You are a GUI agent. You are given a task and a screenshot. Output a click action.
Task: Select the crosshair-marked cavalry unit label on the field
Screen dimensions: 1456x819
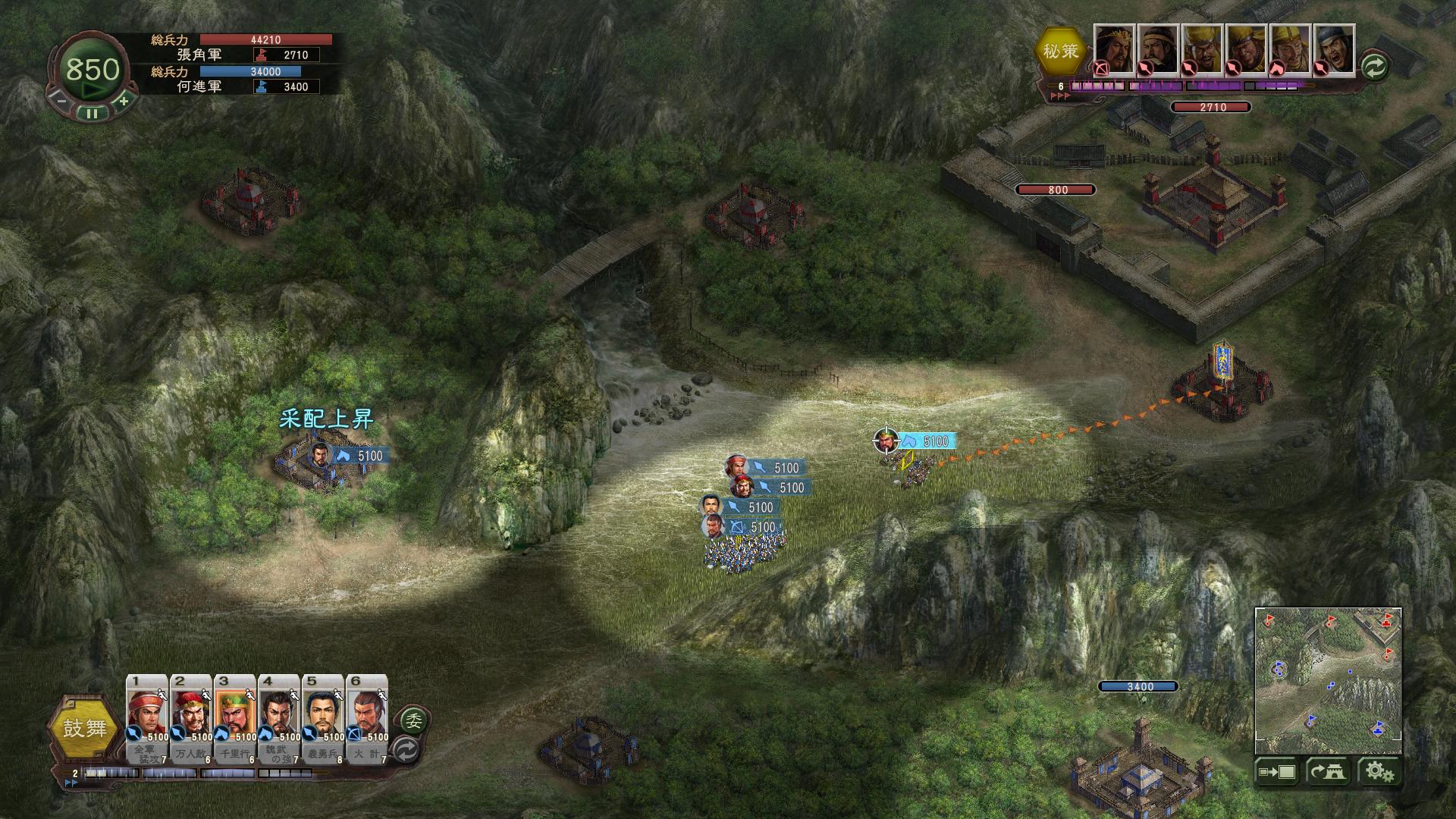pyautogui.click(x=924, y=441)
